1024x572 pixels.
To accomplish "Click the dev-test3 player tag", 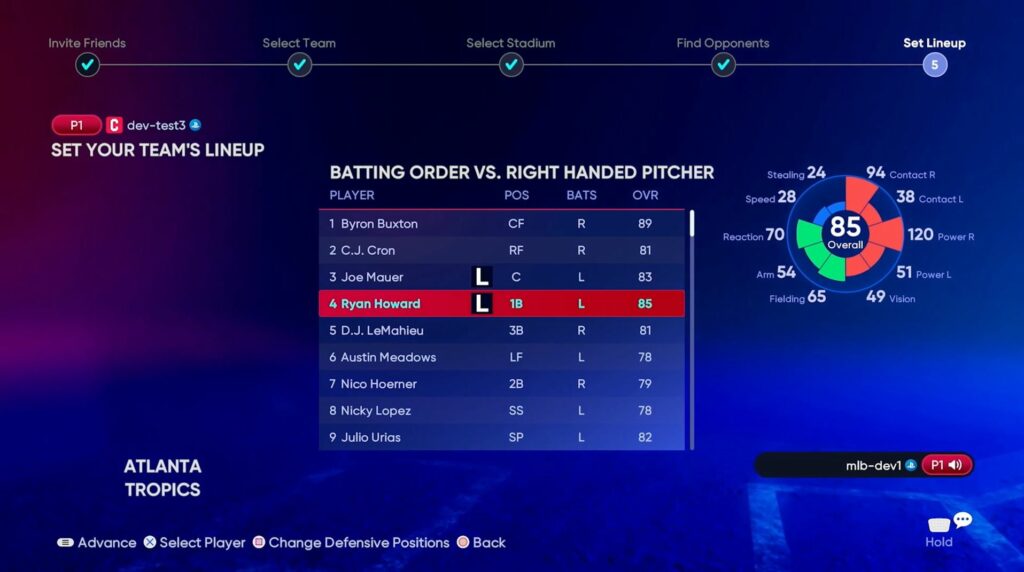I will [x=155, y=126].
